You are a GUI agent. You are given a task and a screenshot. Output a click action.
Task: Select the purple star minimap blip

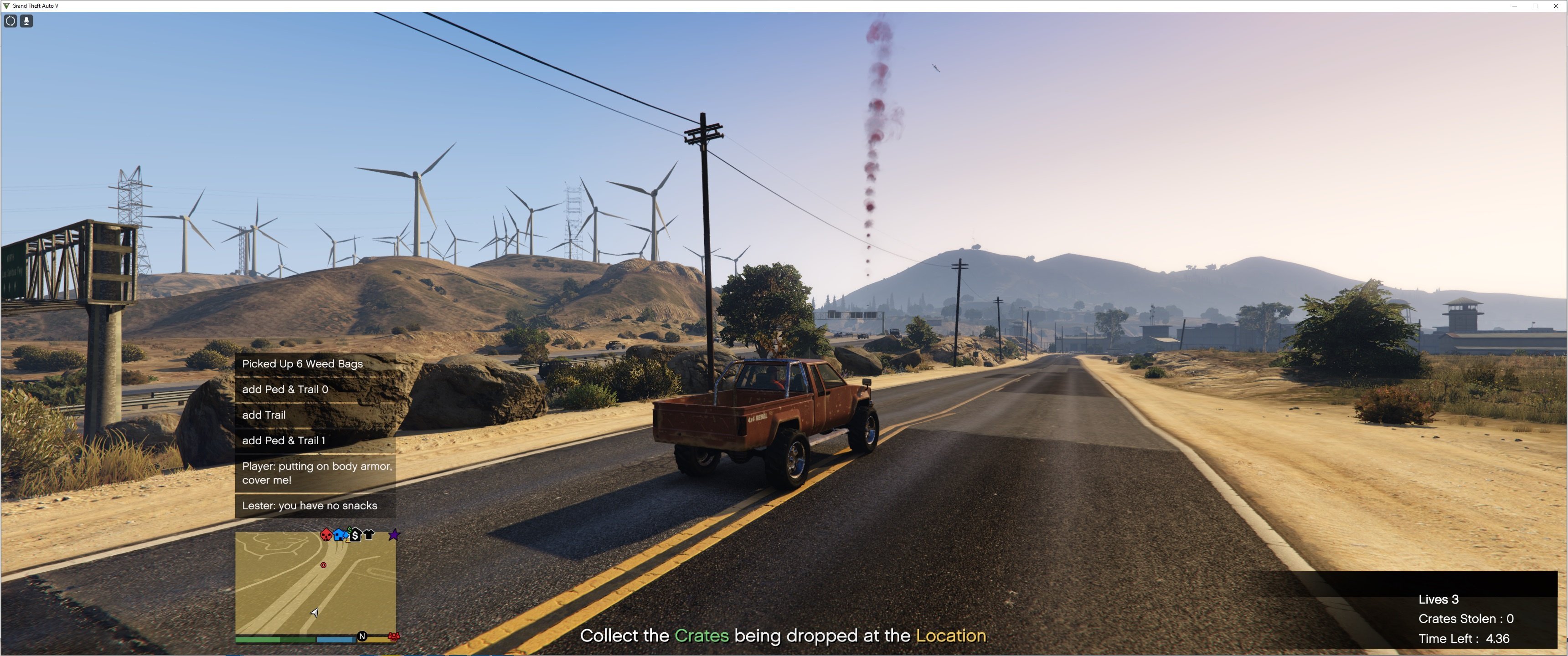[394, 535]
